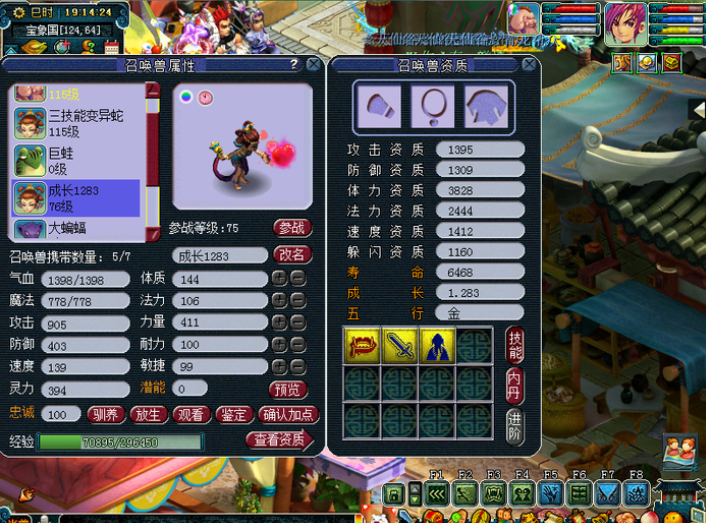Rename the pet with 改名 button
The width and height of the screenshot is (706, 523).
(292, 255)
